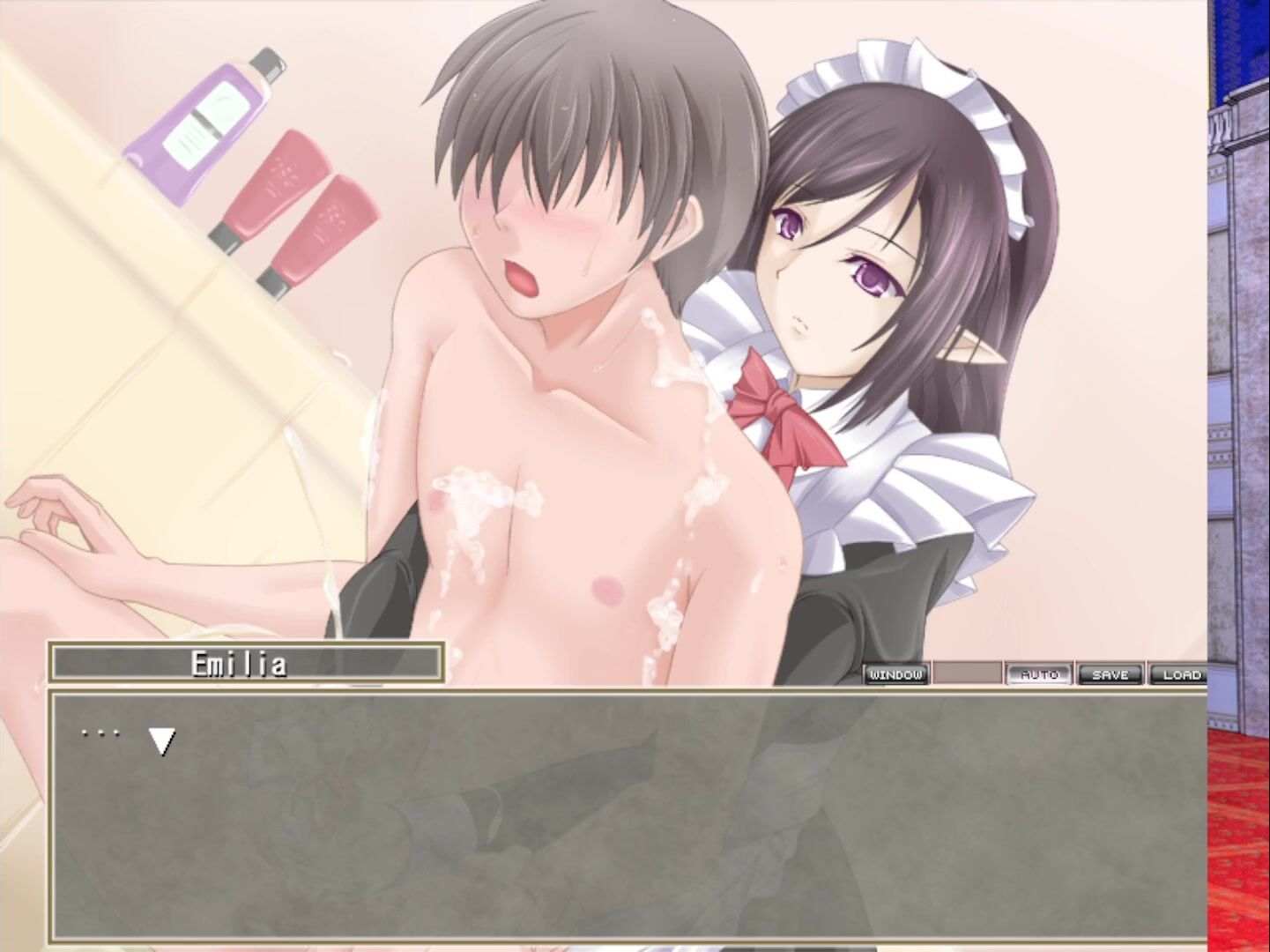Advance dialogue with the white arrow indicator
Screen dimensions: 1270x952
pyautogui.click(x=161, y=740)
